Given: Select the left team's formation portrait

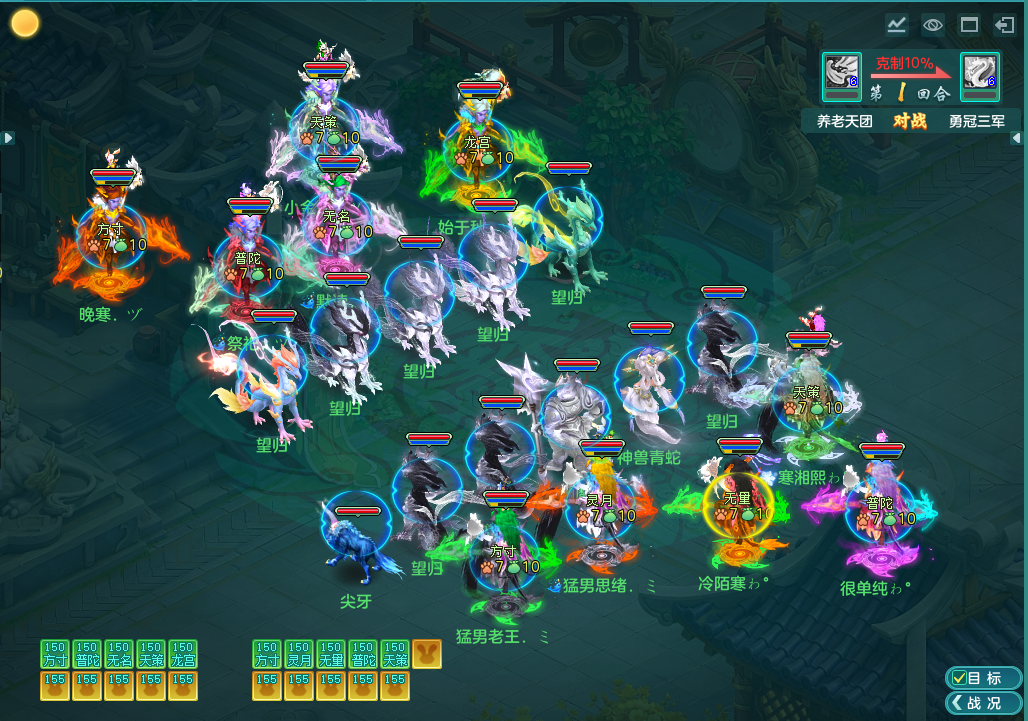Looking at the screenshot, I should click(x=842, y=76).
